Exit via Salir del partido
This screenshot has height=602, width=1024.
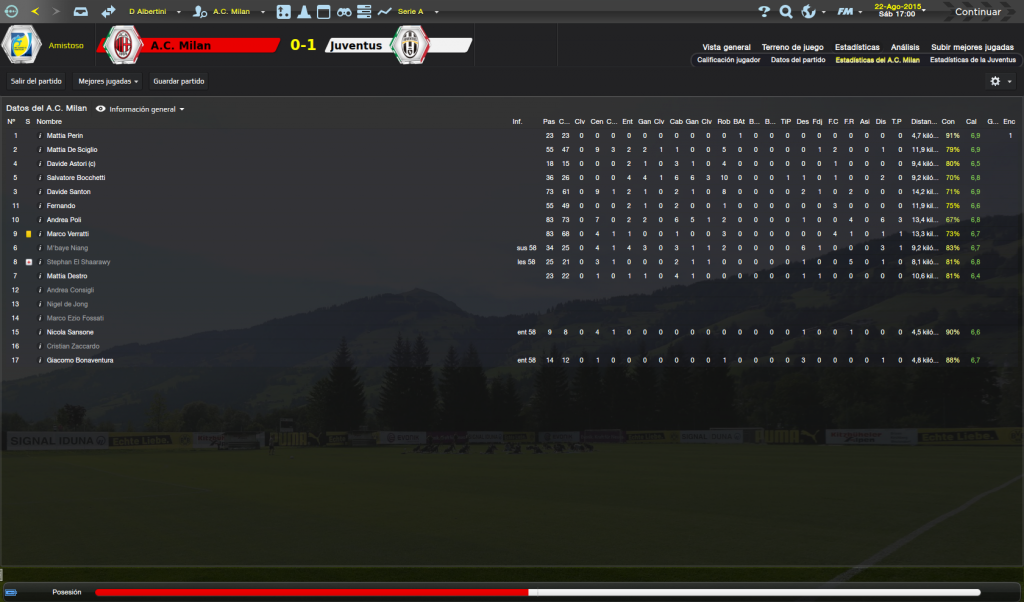click(x=36, y=81)
